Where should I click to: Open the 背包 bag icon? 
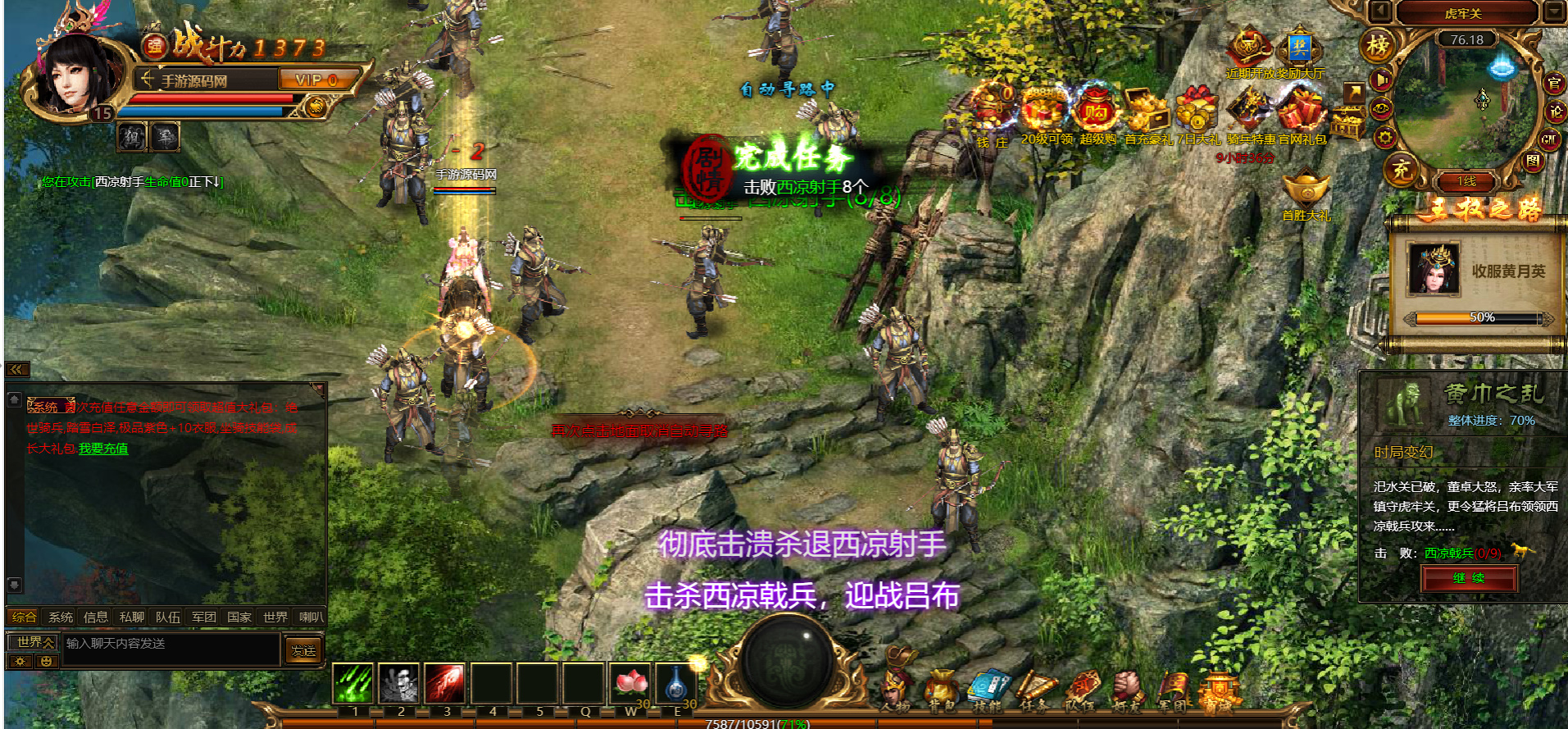click(x=941, y=690)
